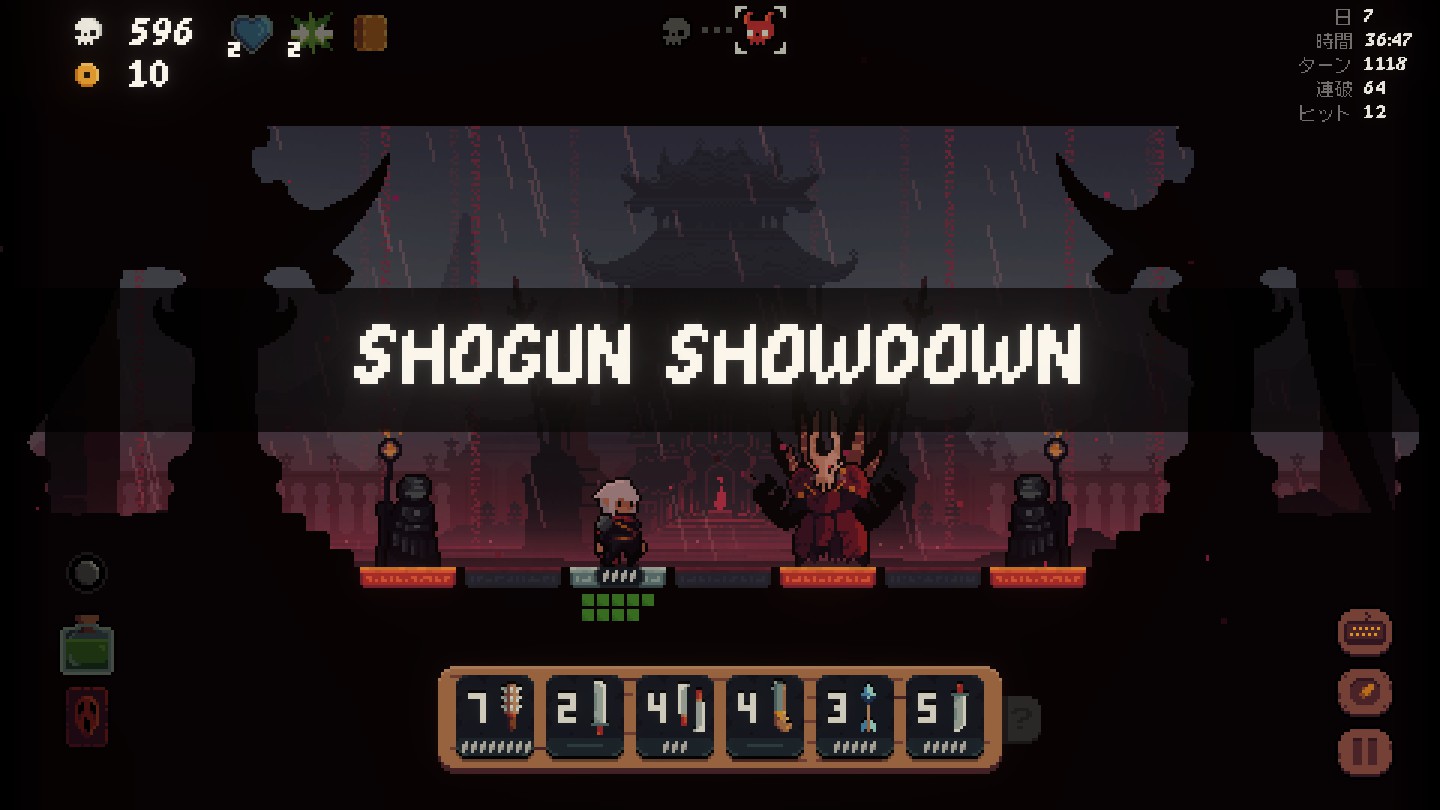1440x810 pixels.
Task: Click the greyed question mark slot
Action: click(x=1021, y=717)
